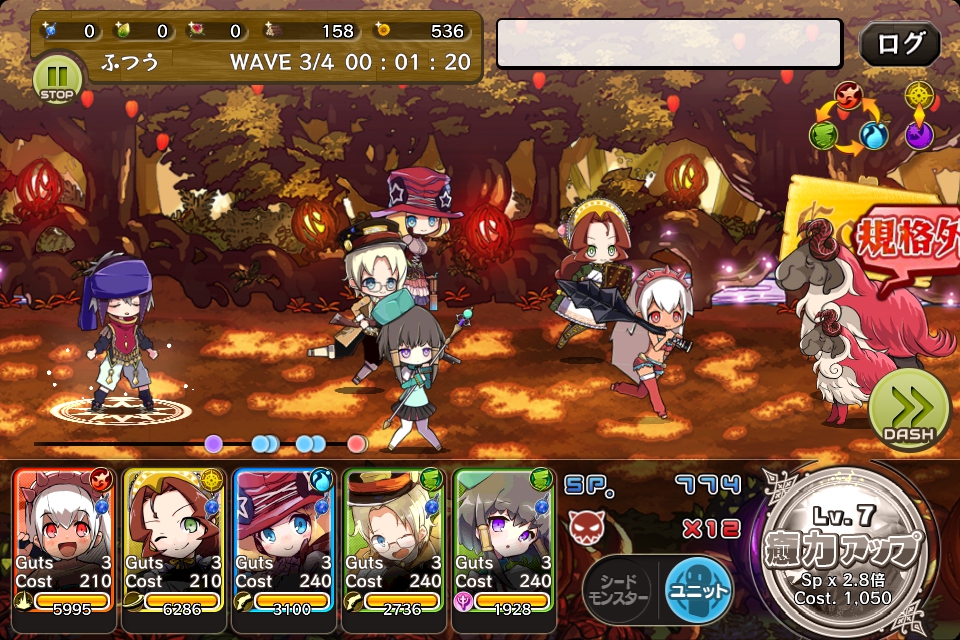Summon the blonde glasses unit card
Image resolution: width=960 pixels, height=640 pixels.
pos(394,540)
